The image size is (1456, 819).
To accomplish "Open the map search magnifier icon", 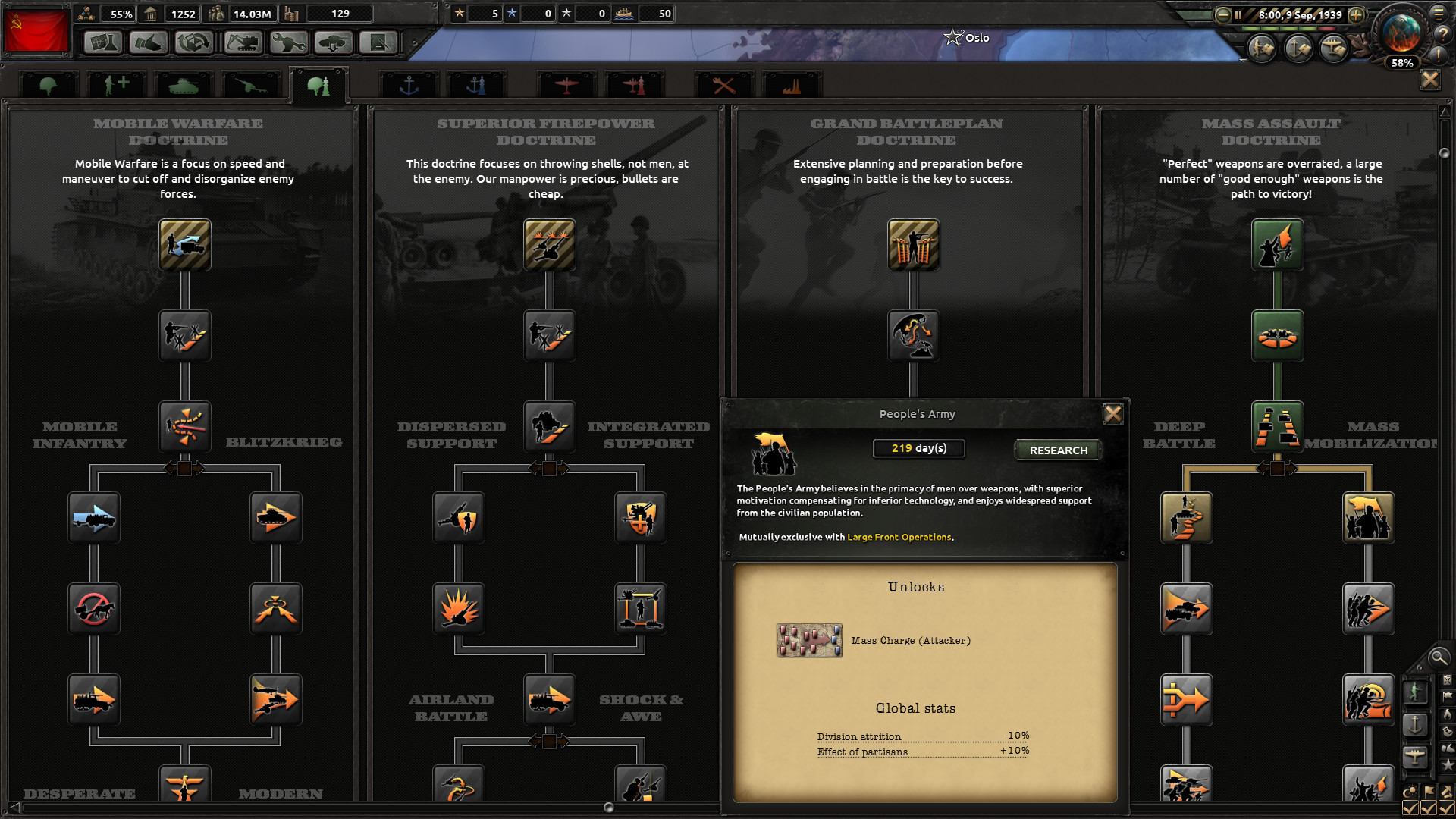I will pos(1438,658).
